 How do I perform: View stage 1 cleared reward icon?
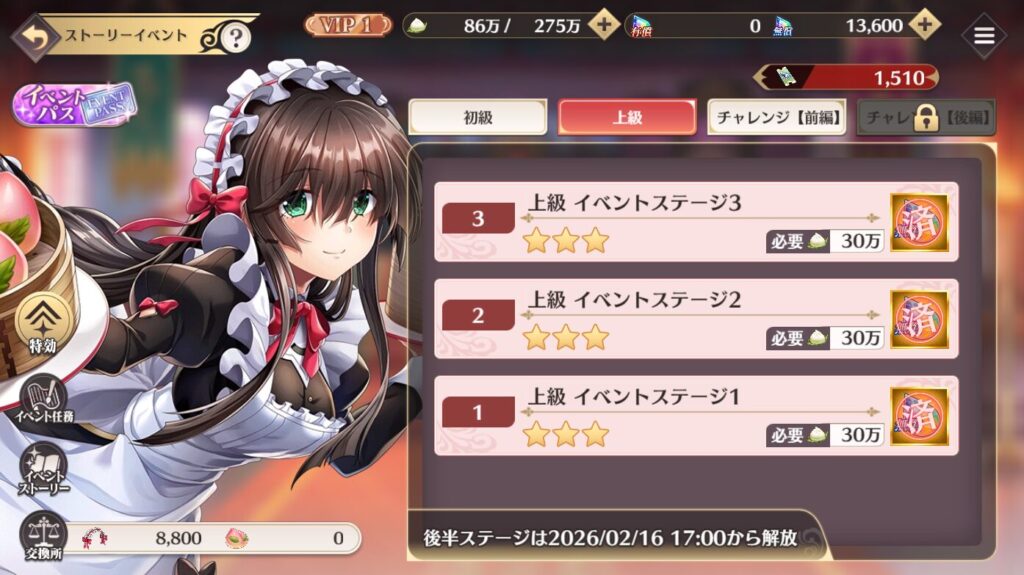click(920, 415)
